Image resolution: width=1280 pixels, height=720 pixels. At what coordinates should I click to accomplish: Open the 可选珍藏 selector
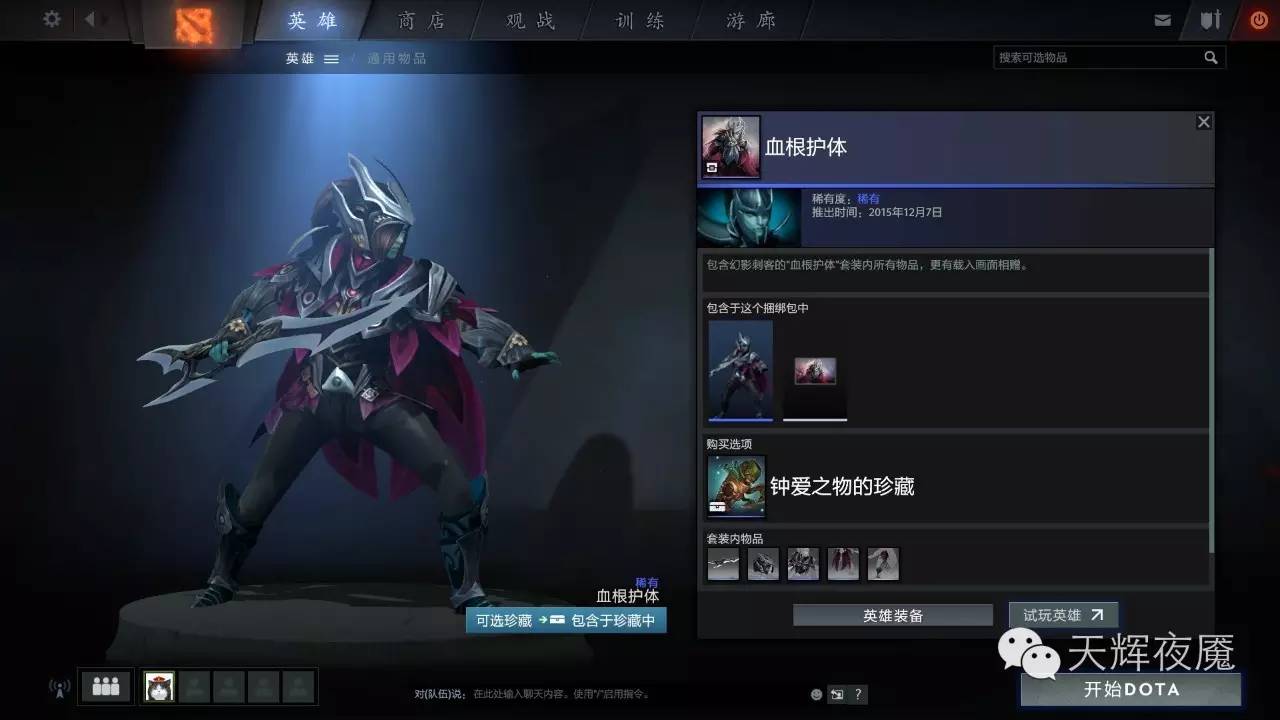point(505,620)
